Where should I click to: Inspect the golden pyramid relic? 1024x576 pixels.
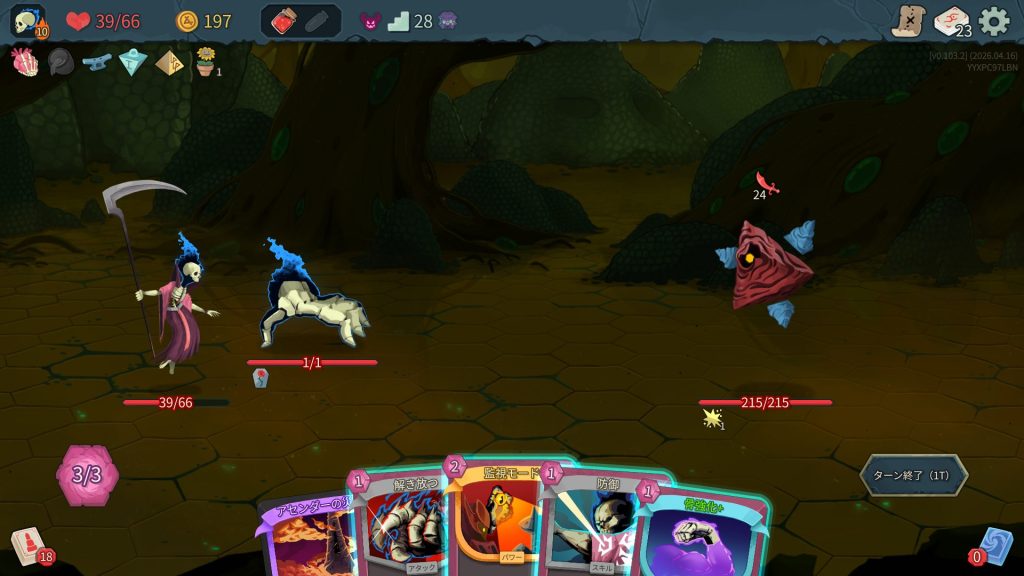pos(169,62)
